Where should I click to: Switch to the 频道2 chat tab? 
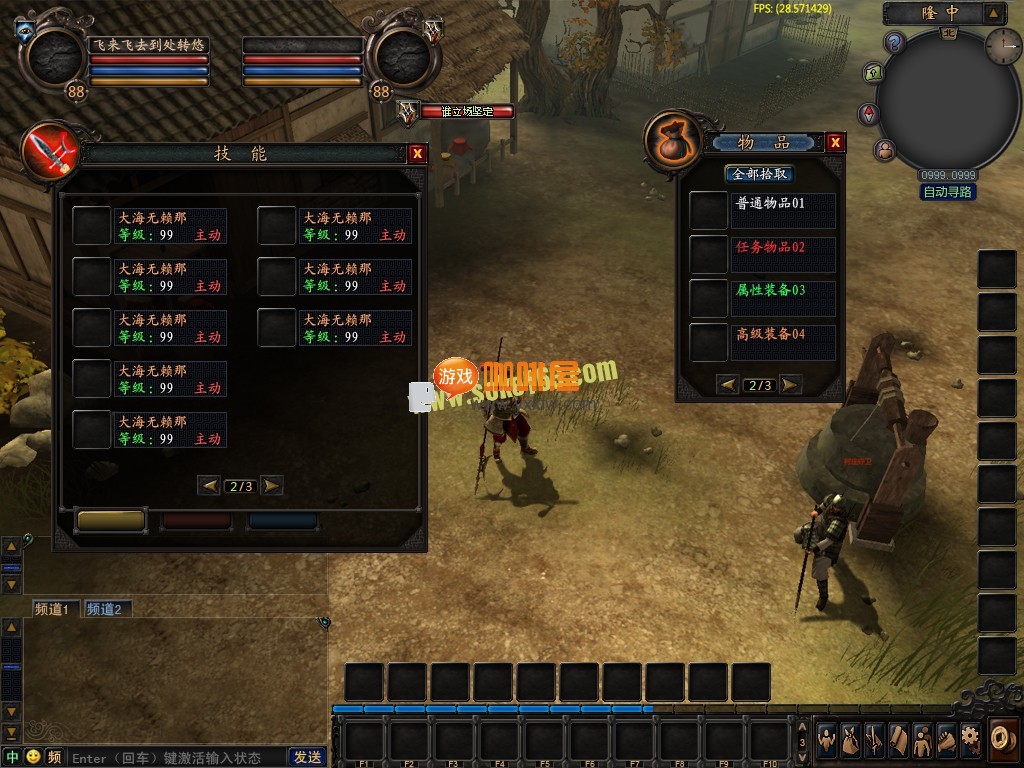pyautogui.click(x=104, y=609)
